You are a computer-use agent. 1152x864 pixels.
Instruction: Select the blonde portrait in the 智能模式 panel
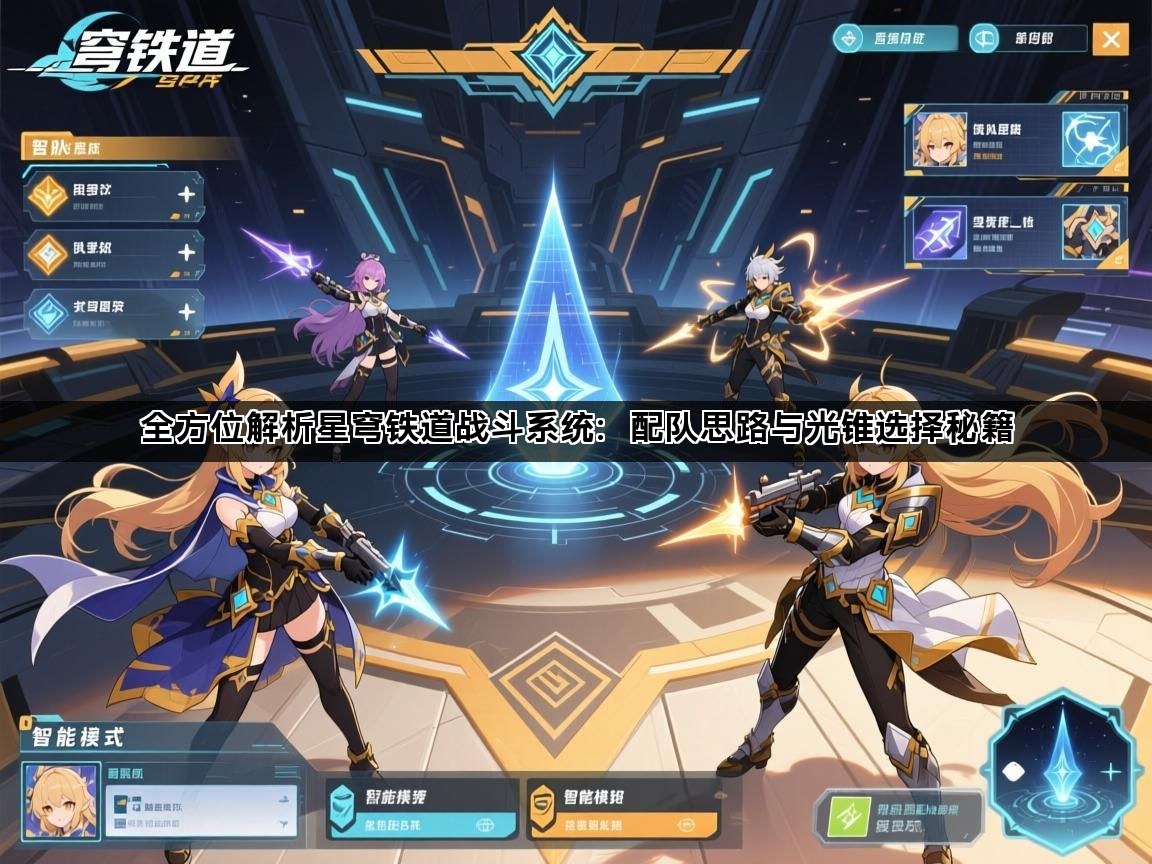coord(61,801)
